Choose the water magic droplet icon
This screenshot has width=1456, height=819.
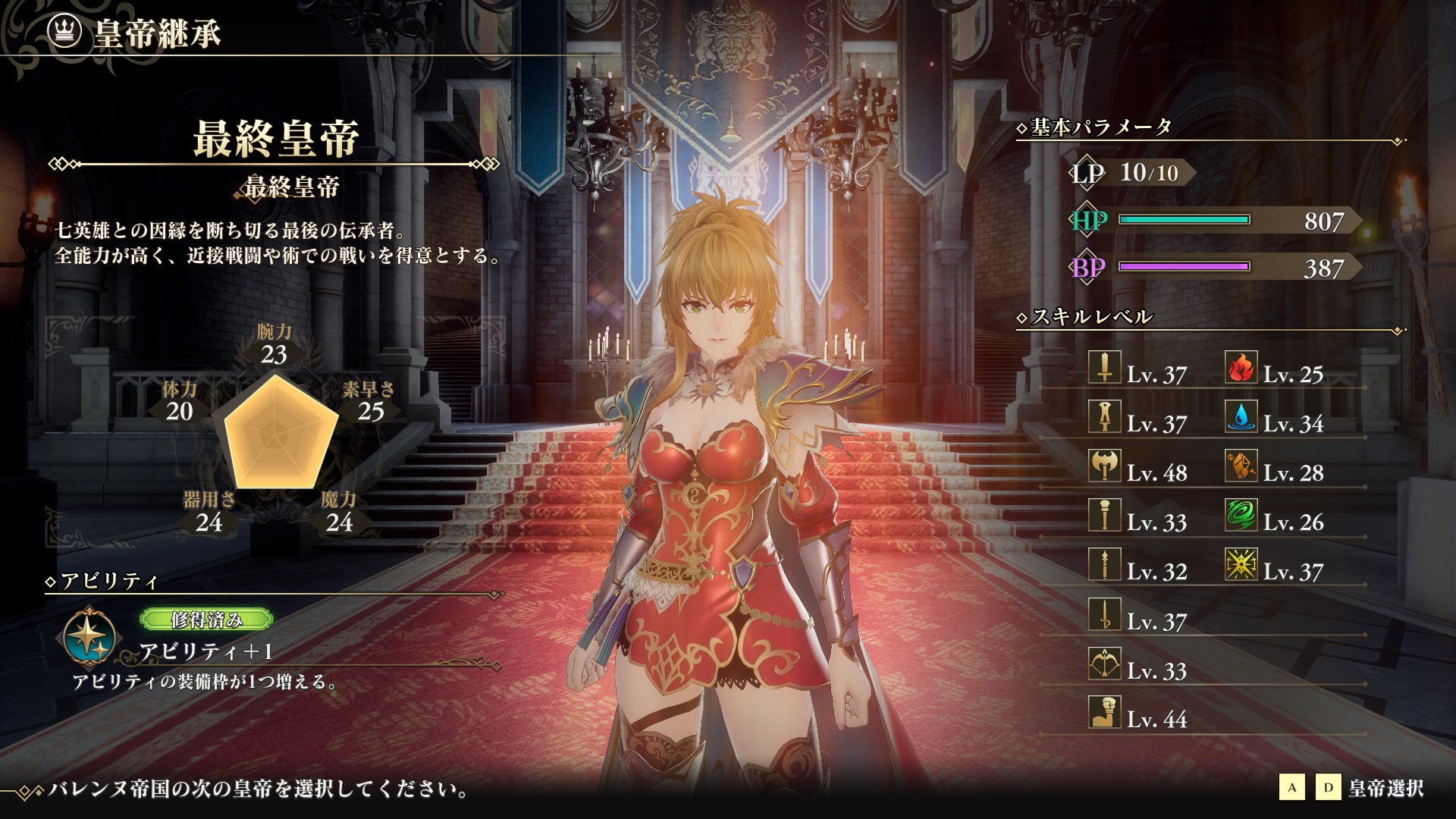click(1241, 417)
